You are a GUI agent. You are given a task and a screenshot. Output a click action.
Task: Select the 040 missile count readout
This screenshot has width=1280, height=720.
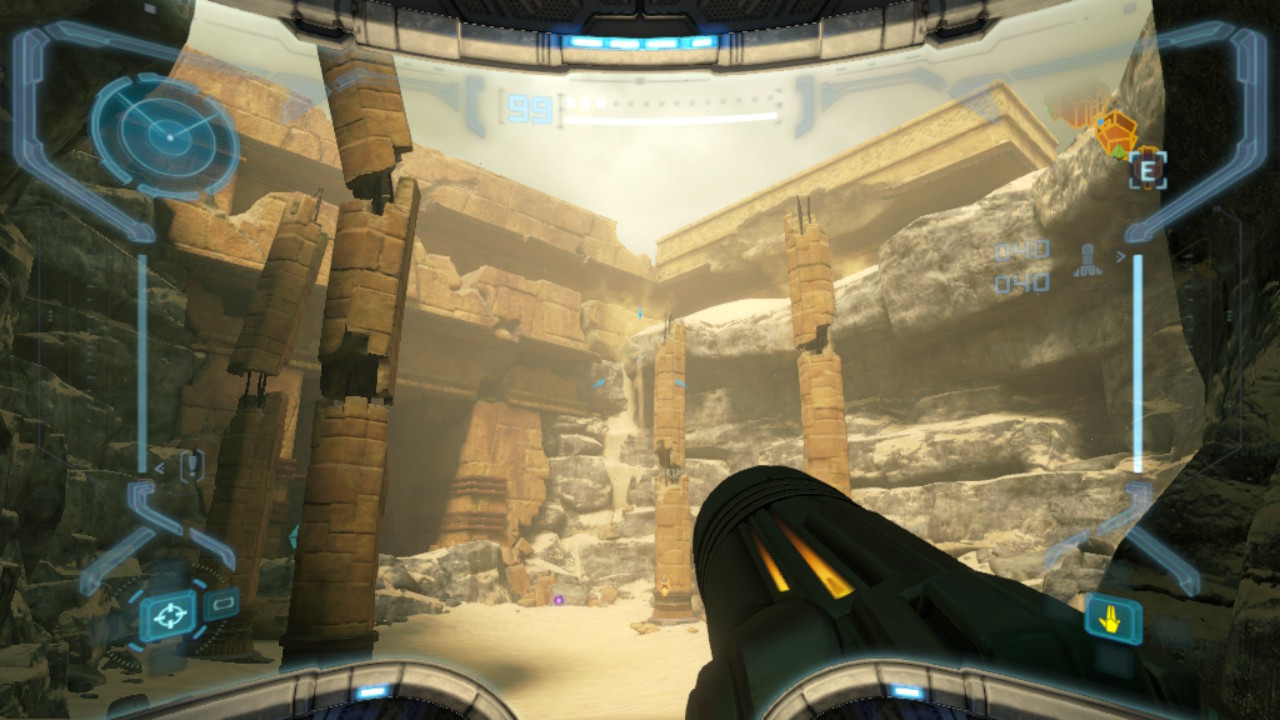point(1021,248)
